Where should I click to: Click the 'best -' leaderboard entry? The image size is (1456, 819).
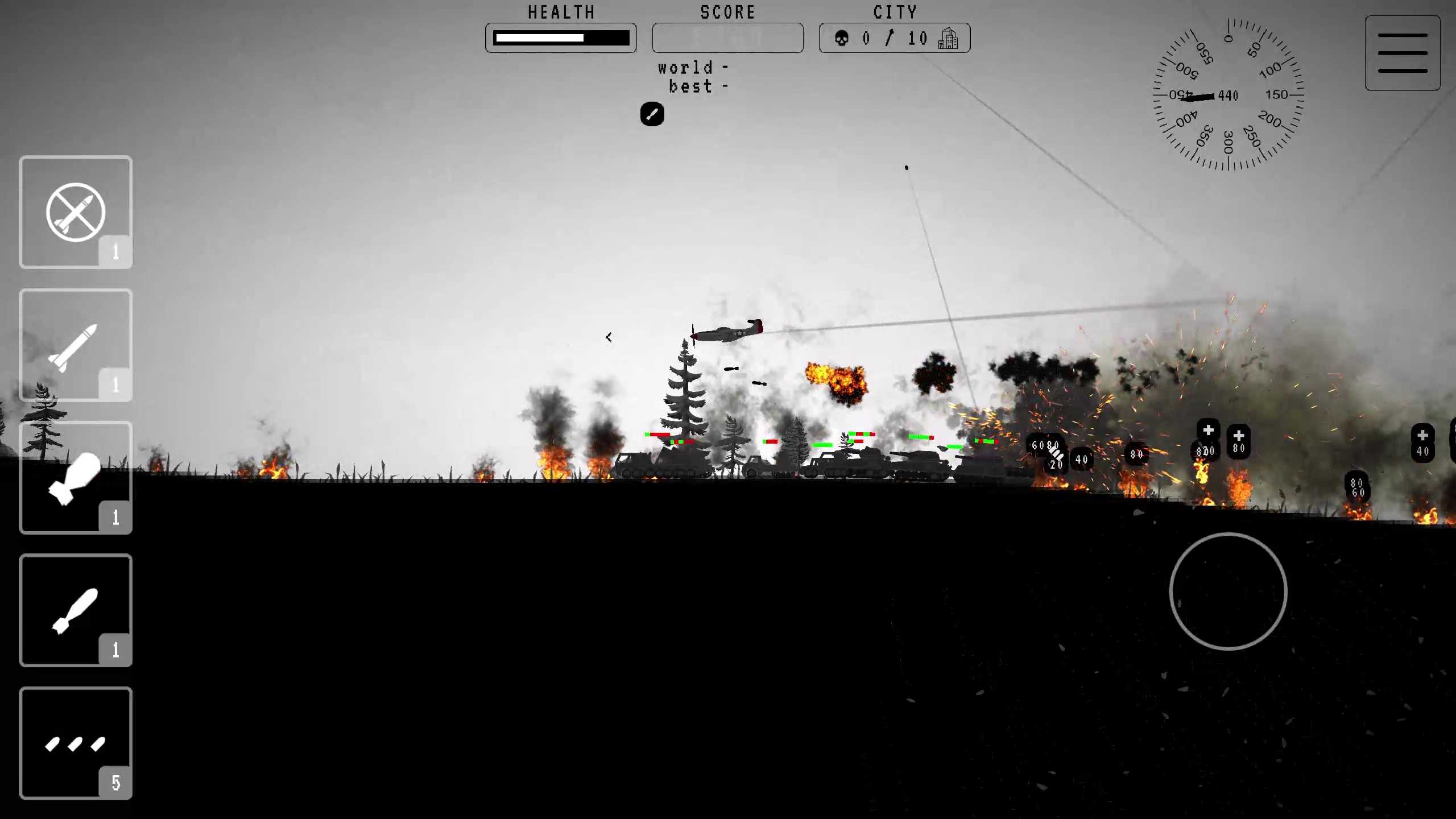click(x=697, y=86)
